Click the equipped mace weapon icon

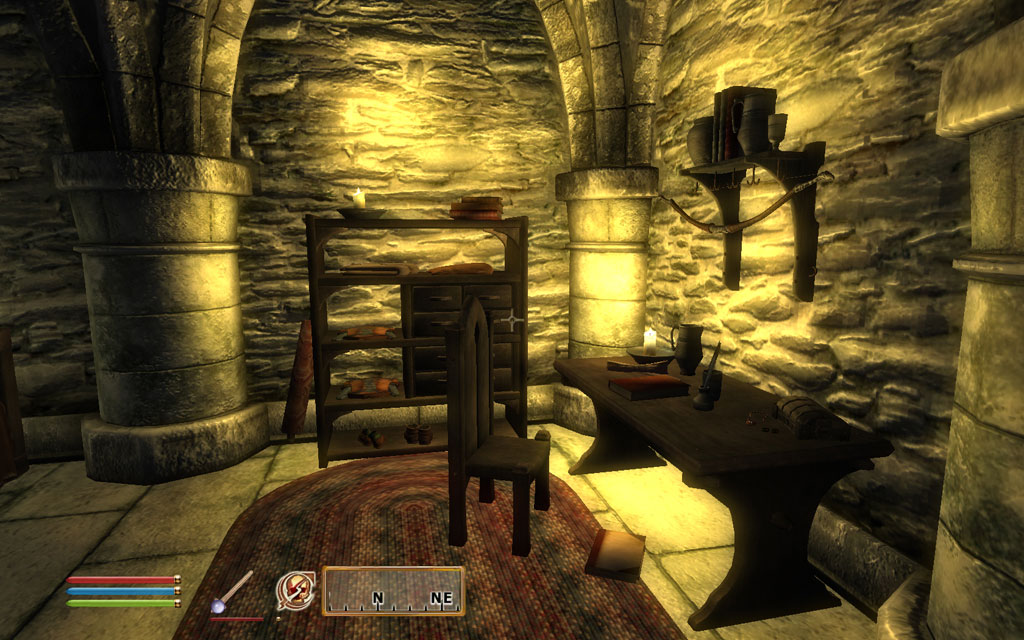[x=233, y=592]
